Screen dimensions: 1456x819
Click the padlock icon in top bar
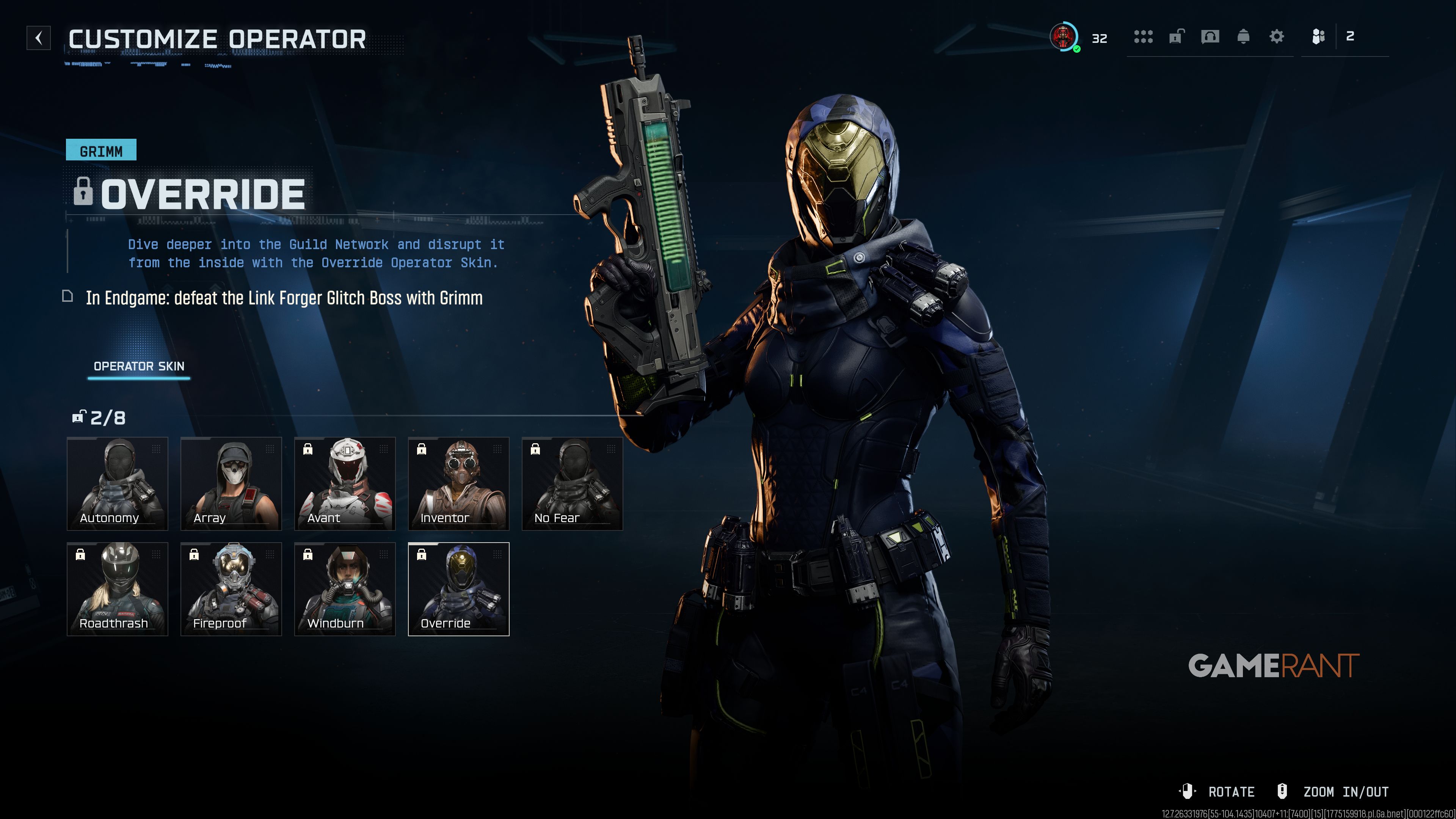point(1176,37)
